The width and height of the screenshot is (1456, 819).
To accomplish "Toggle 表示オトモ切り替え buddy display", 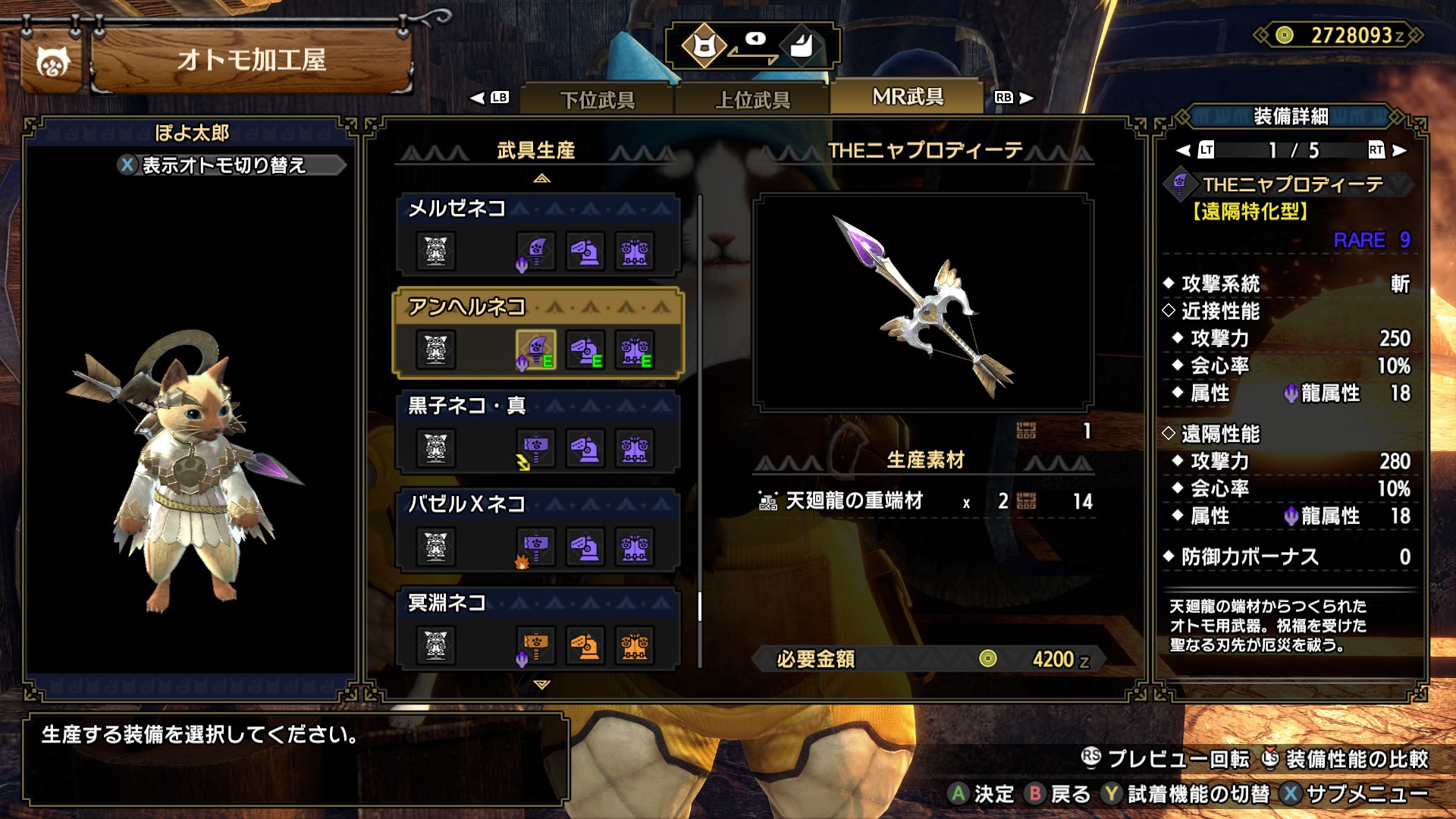I will pyautogui.click(x=224, y=165).
